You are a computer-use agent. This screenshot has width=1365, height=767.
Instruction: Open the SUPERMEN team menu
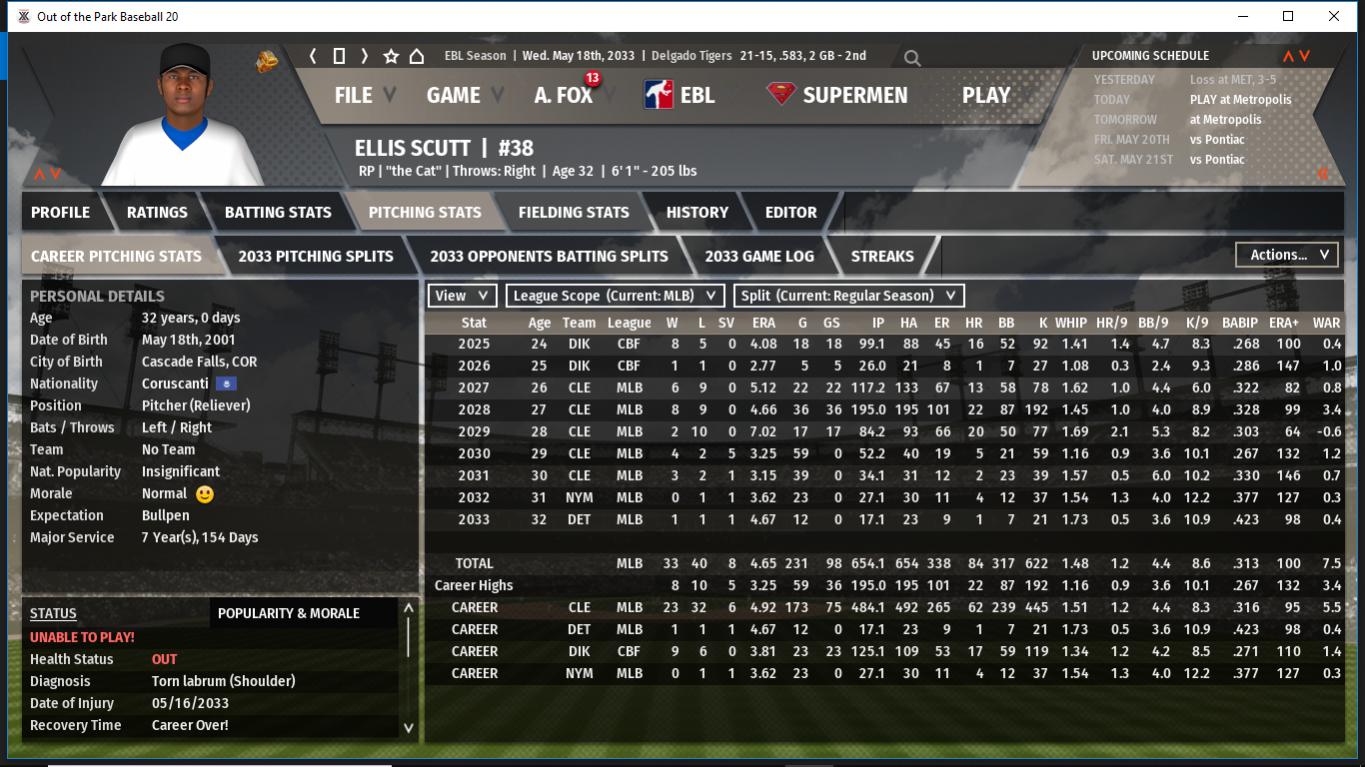(838, 95)
